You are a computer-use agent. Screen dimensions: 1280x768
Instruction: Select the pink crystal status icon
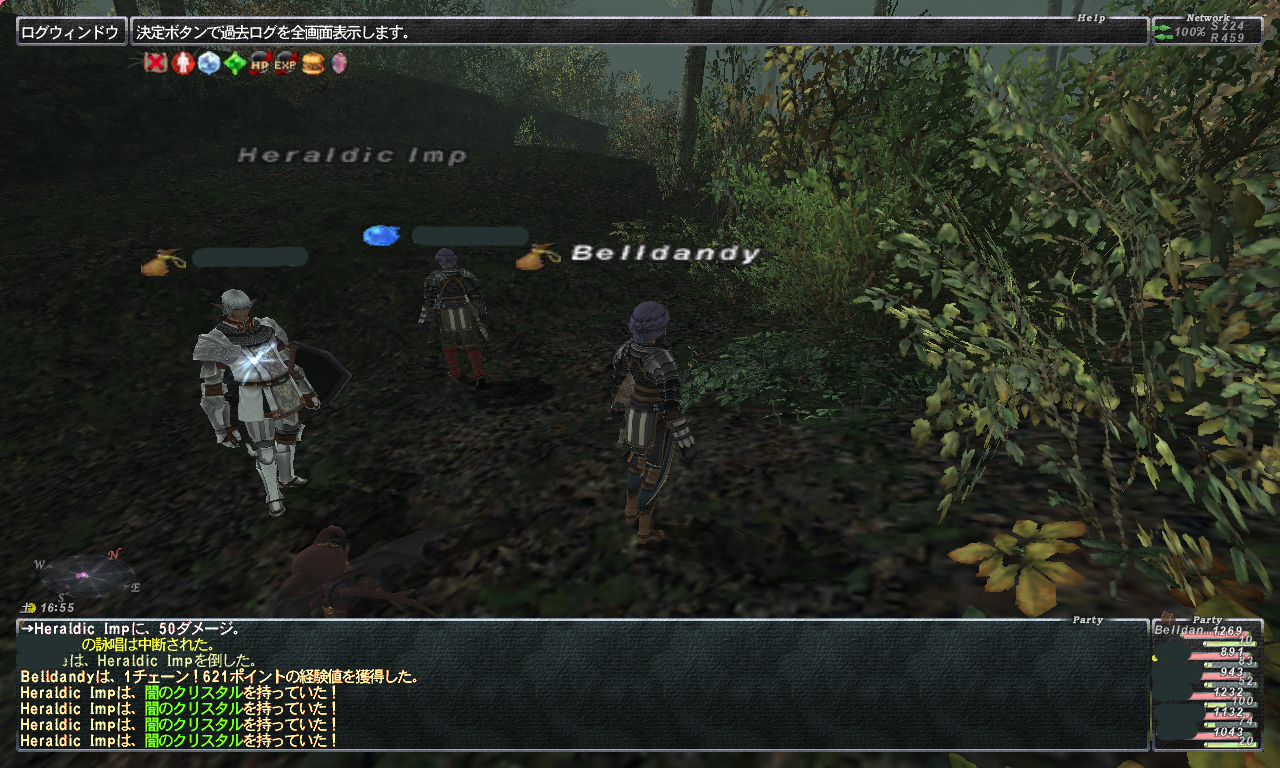(x=339, y=64)
